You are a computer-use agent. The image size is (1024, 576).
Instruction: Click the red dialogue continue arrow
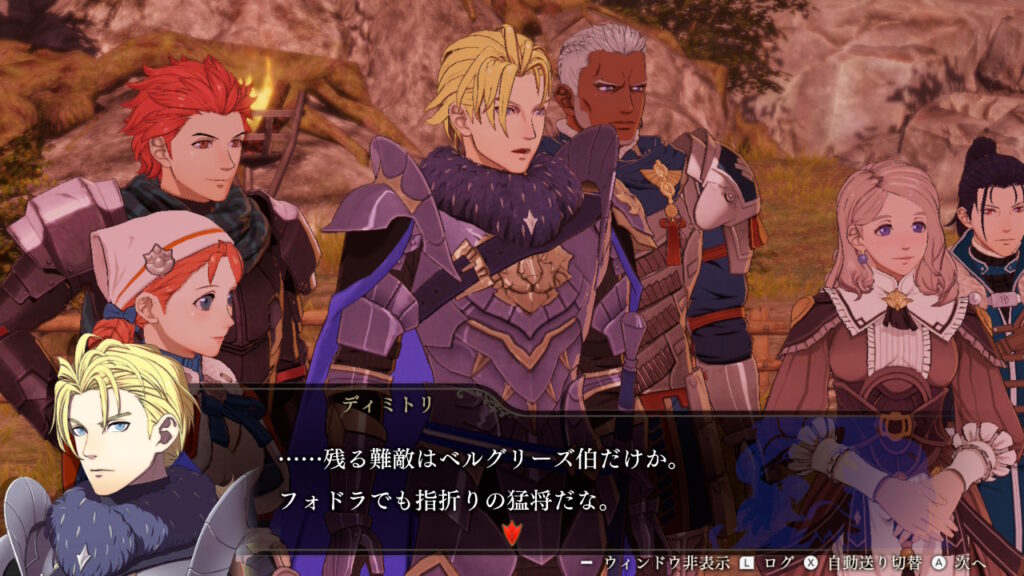point(512,533)
